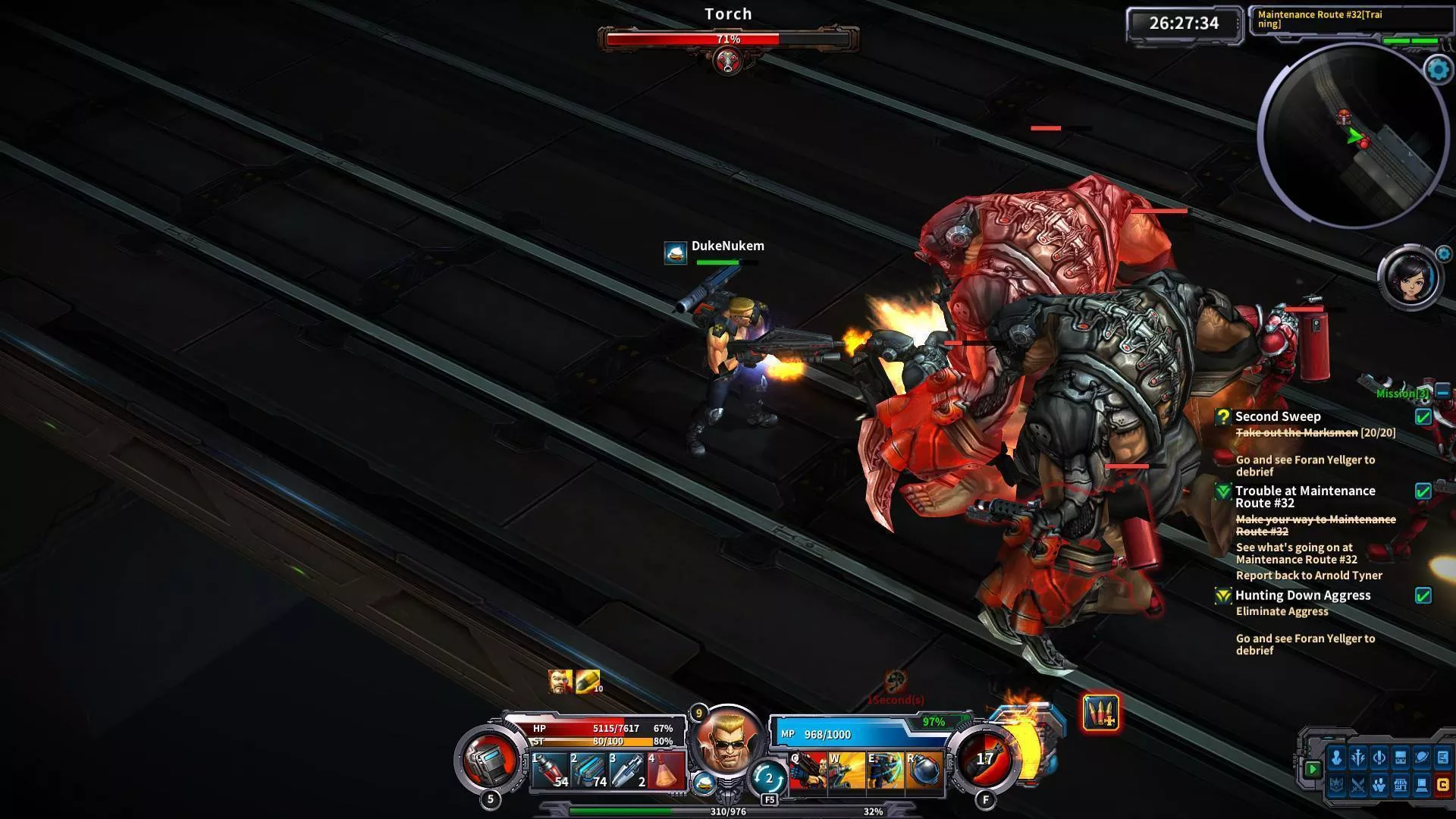Viewport: 1456px width, 819px height.
Task: Click the green arrow menu toggle
Action: [1312, 769]
